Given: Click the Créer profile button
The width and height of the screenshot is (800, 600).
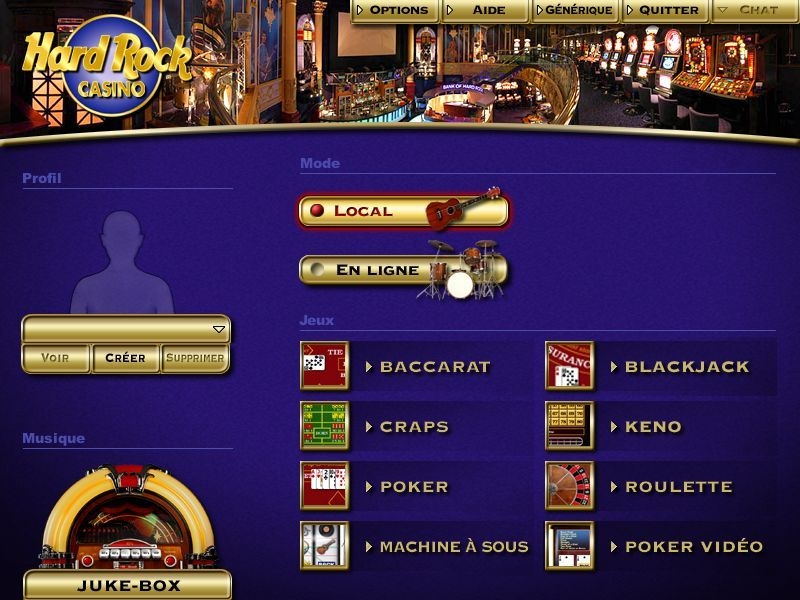Looking at the screenshot, I should pos(125,358).
